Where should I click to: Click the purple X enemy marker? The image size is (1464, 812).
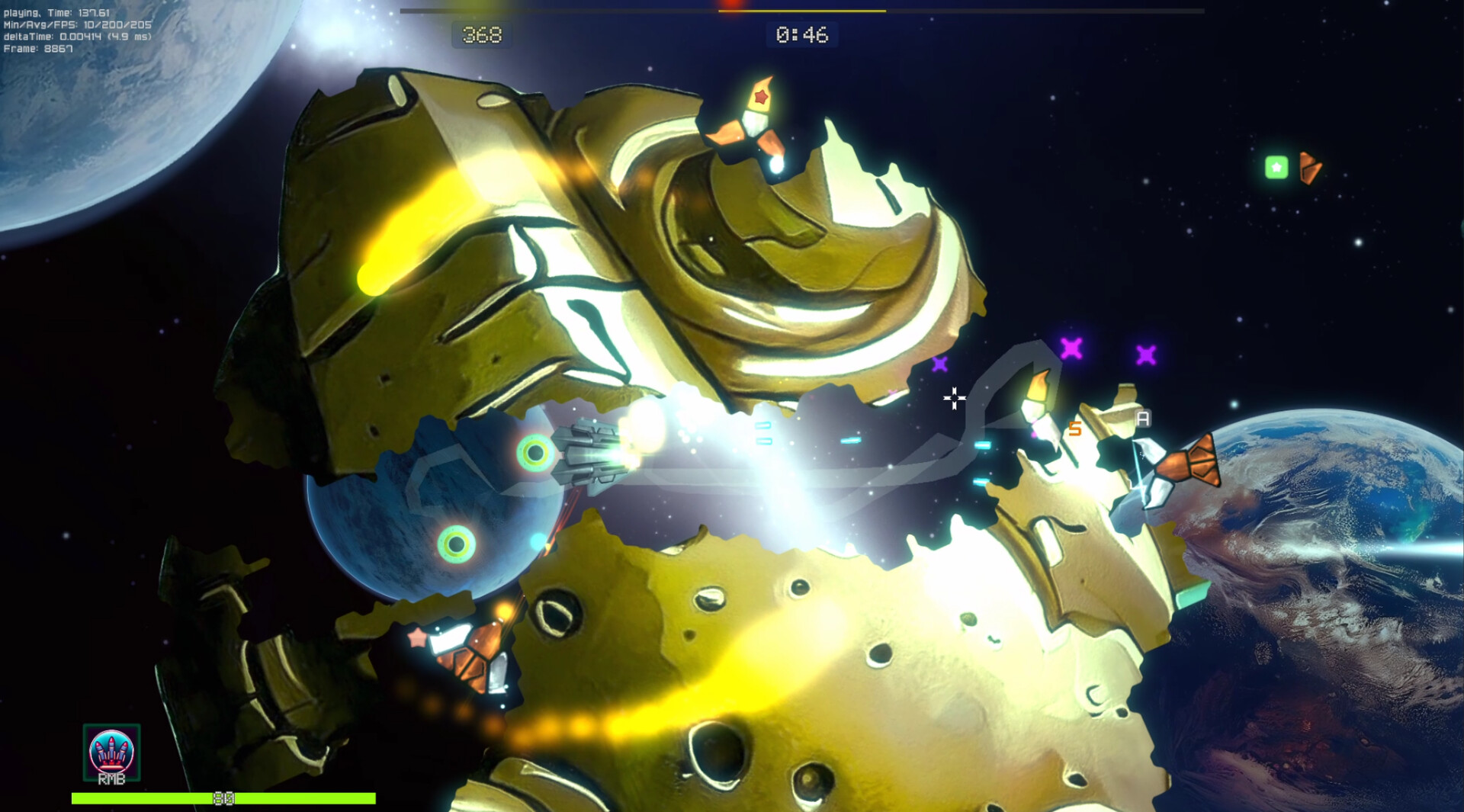pos(1070,348)
